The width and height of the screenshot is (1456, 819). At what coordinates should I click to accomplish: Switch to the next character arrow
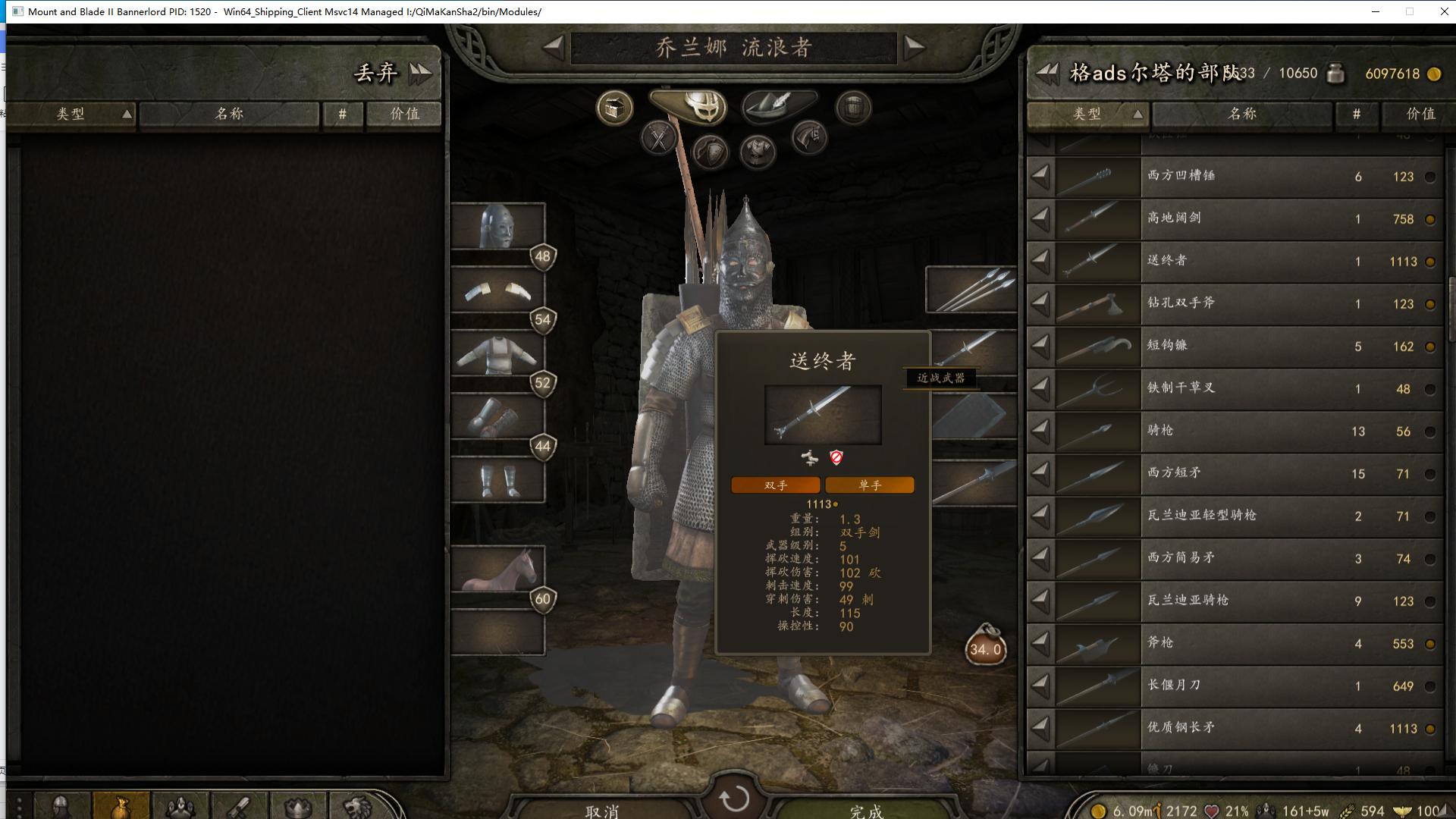915,47
